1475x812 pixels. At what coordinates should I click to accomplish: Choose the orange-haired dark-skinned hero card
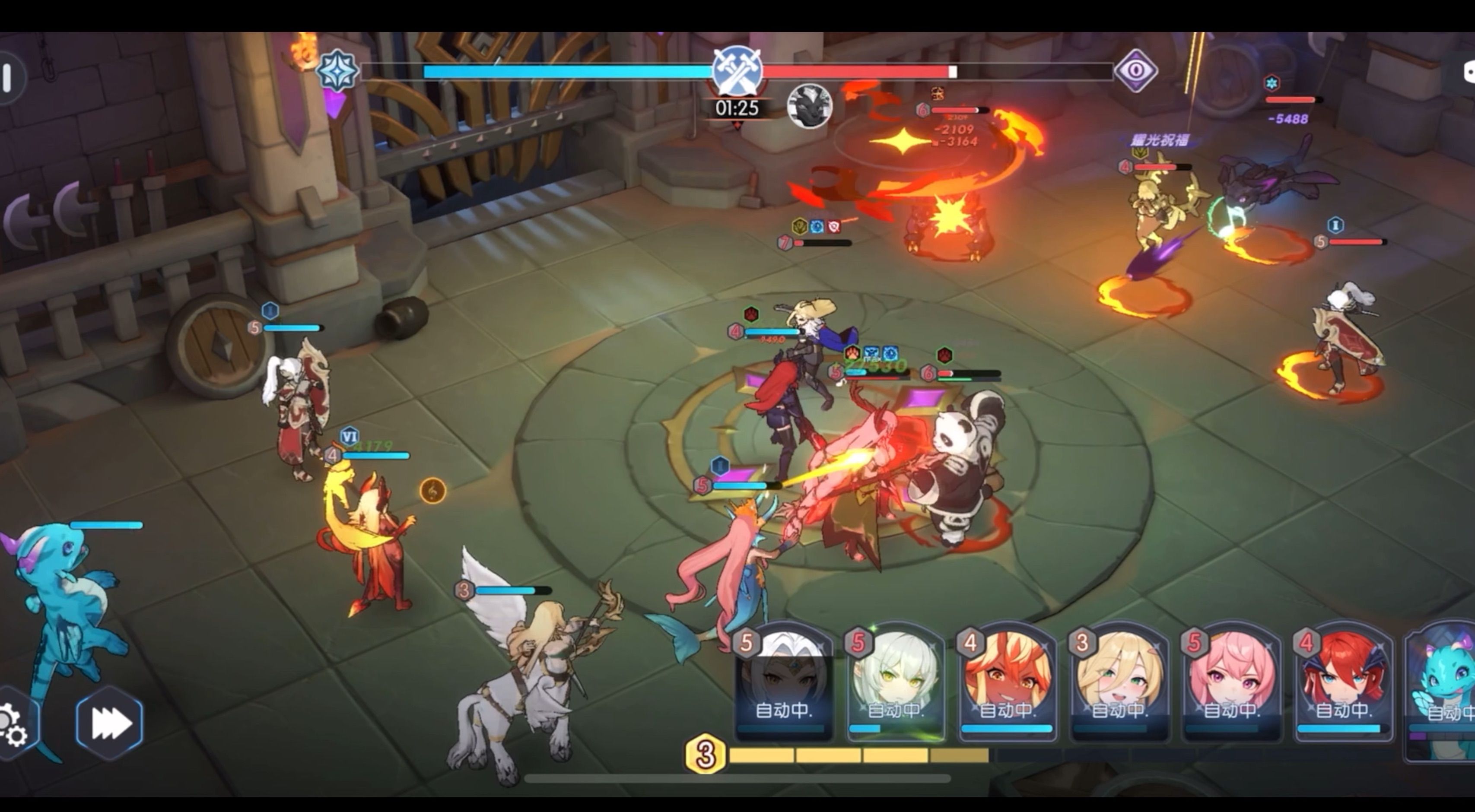(1007, 684)
